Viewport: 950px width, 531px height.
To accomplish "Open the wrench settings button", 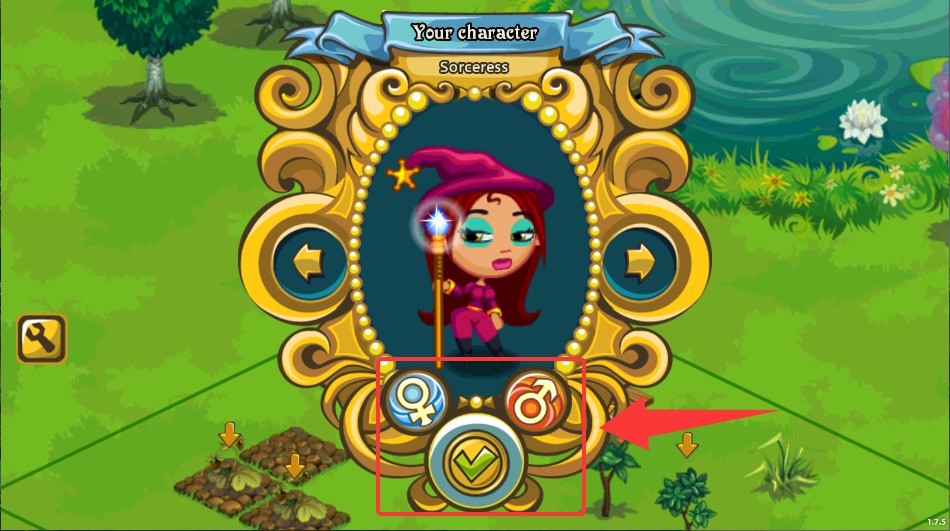I will pos(42,339).
